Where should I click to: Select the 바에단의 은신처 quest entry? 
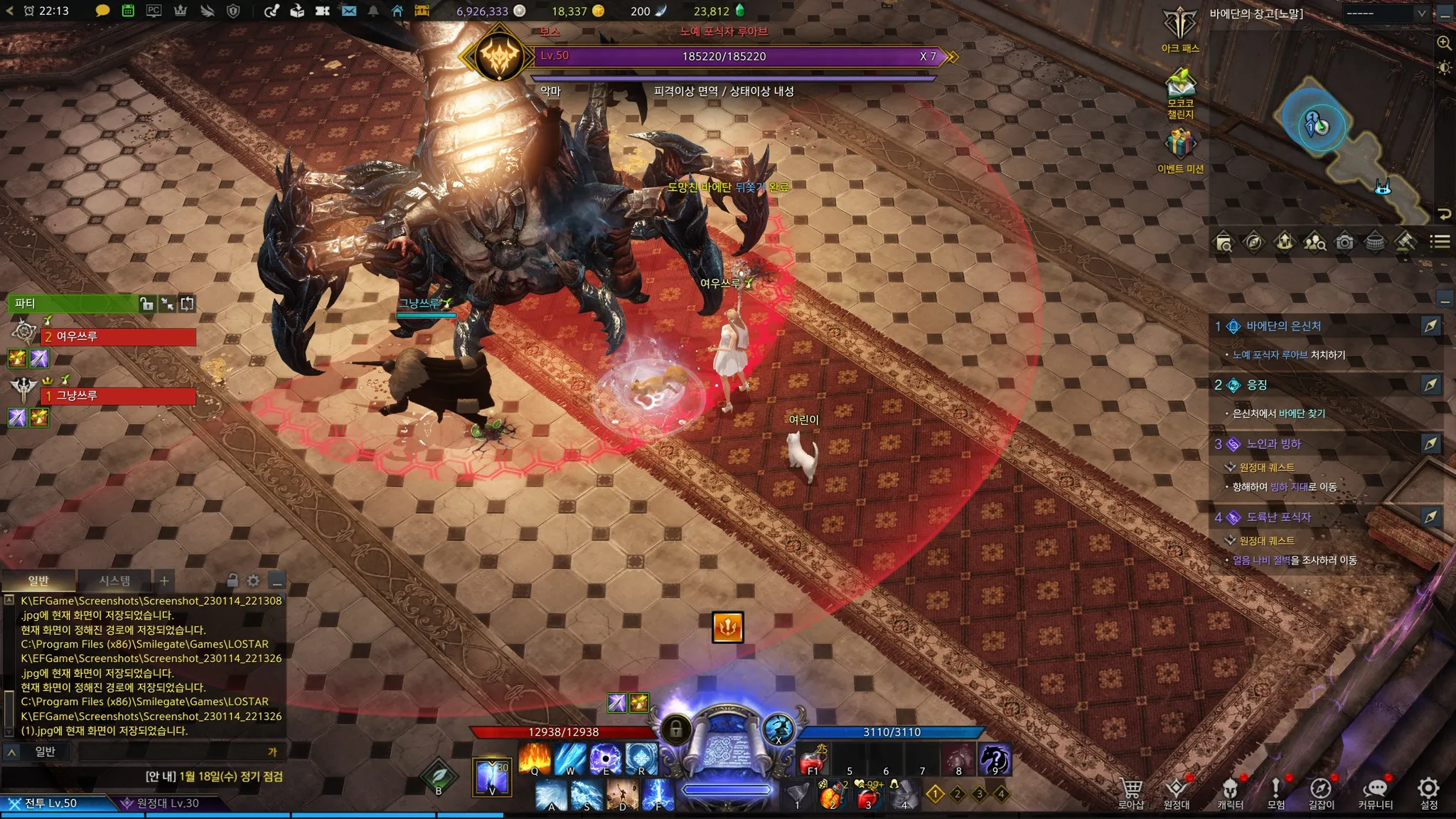click(1283, 326)
